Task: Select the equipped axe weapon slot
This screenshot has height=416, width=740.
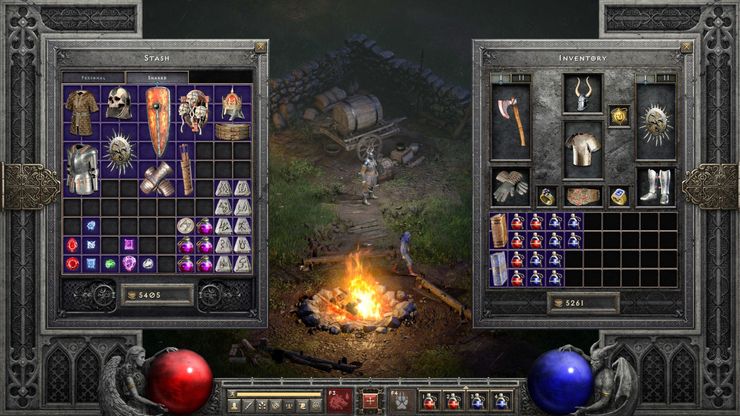Action: tap(510, 121)
